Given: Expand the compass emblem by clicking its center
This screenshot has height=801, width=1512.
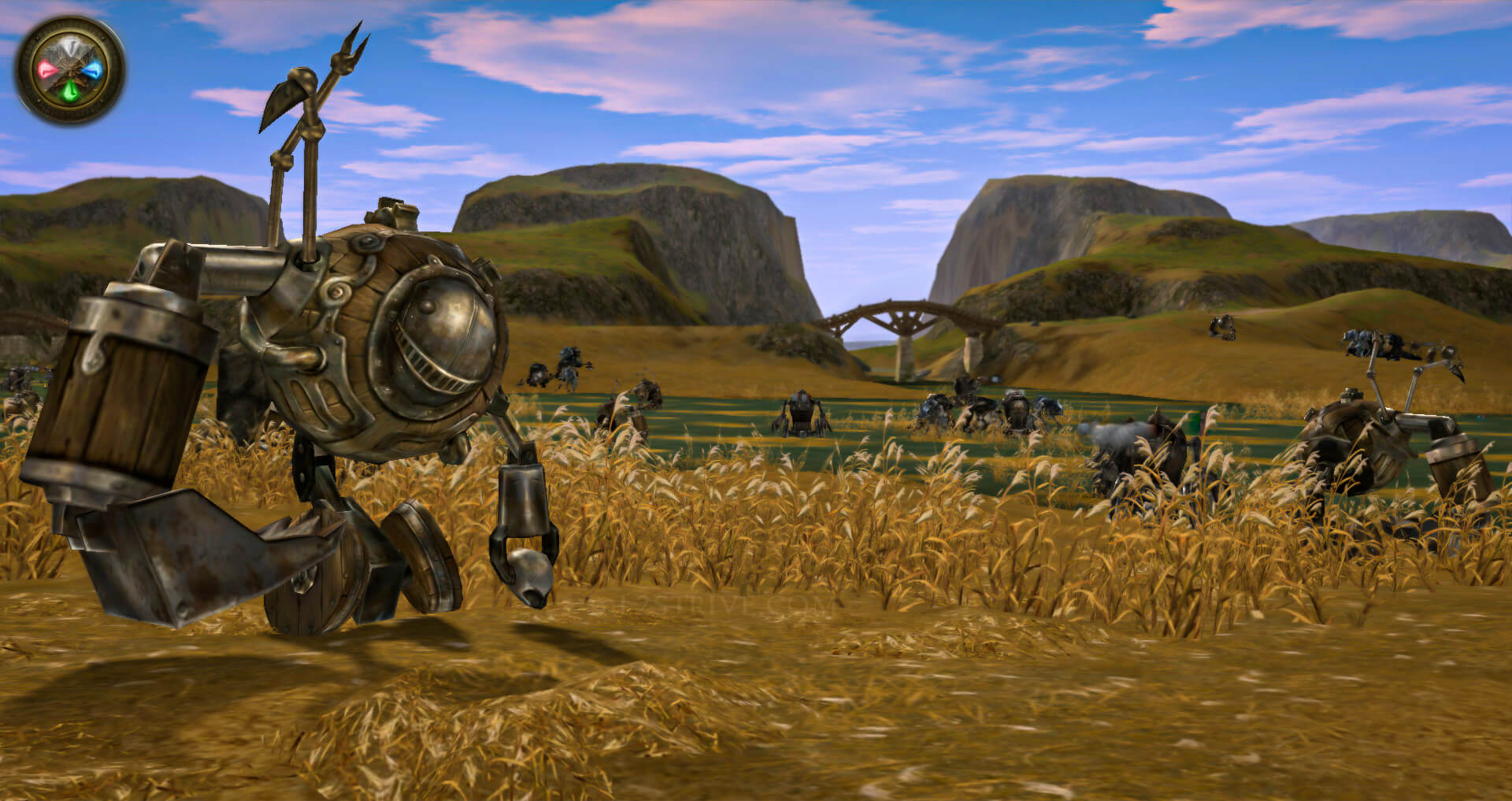Looking at the screenshot, I should click(71, 69).
